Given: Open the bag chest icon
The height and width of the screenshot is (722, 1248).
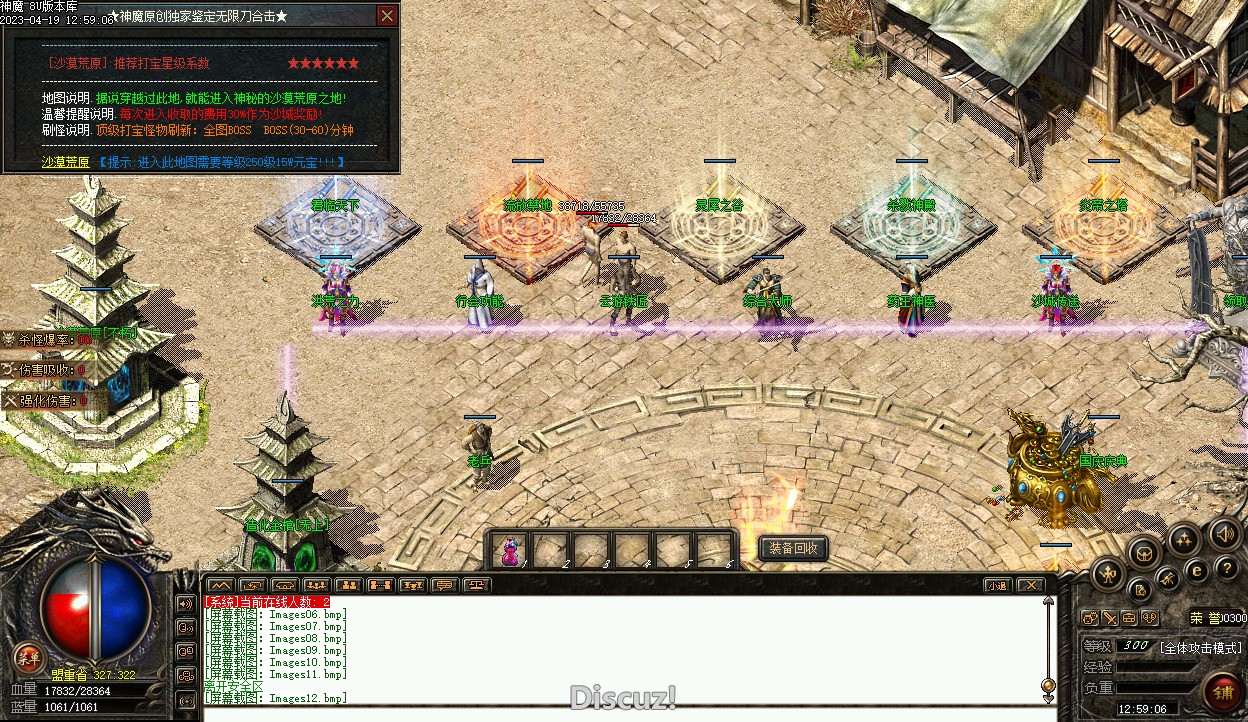Looking at the screenshot, I should pyautogui.click(x=1144, y=552).
